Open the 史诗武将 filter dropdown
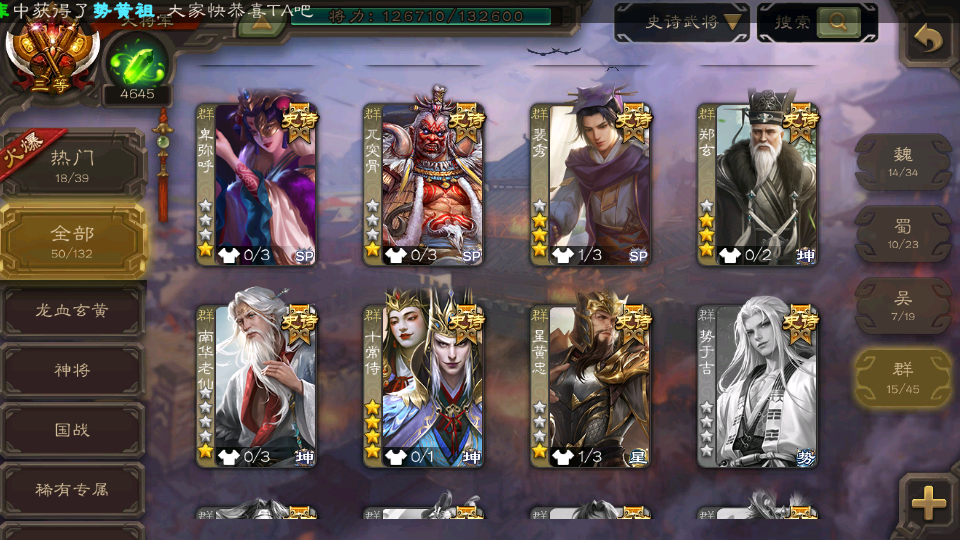The width and height of the screenshot is (960, 540). click(681, 22)
